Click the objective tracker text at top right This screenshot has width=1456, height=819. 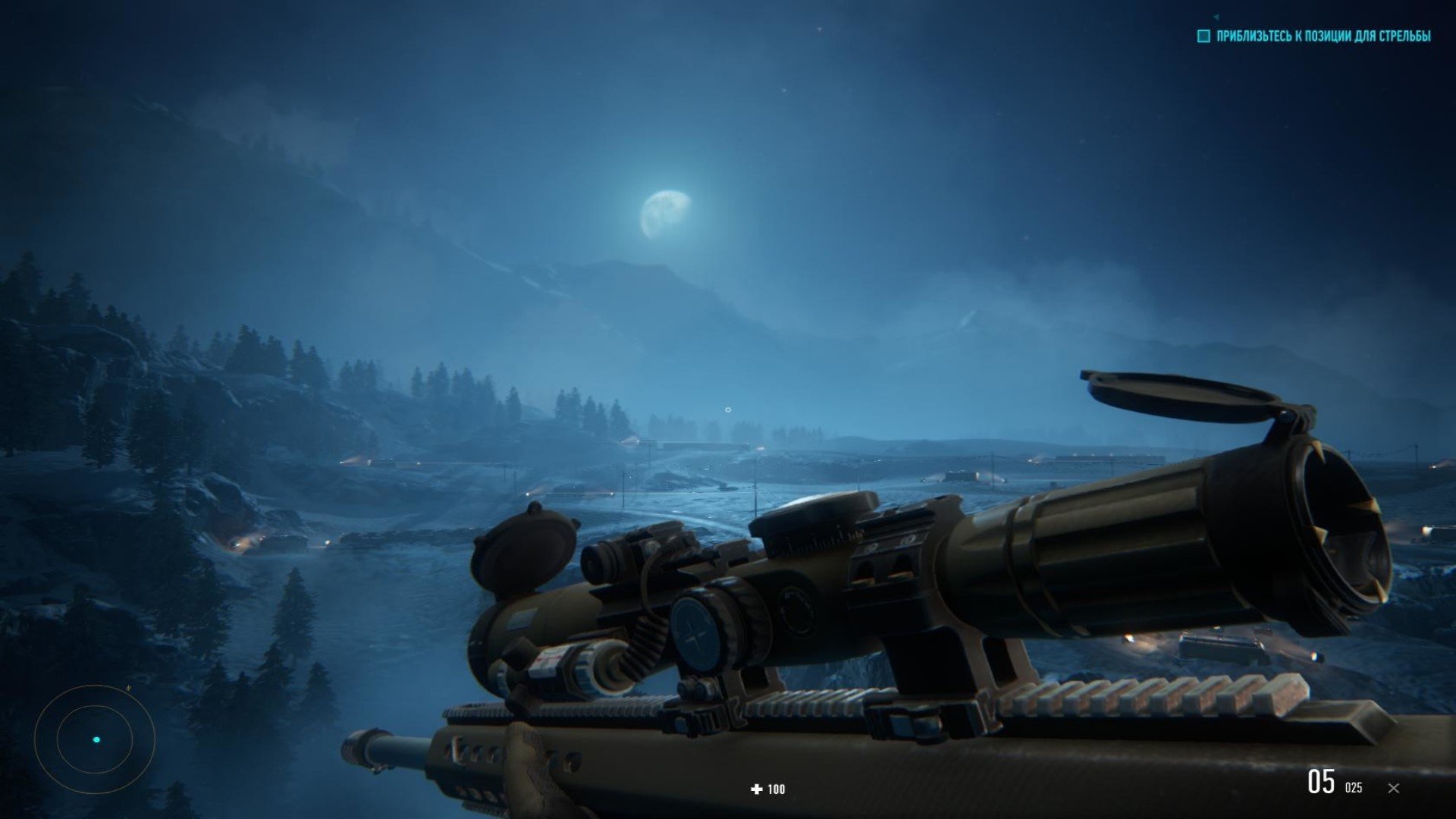coord(1323,36)
